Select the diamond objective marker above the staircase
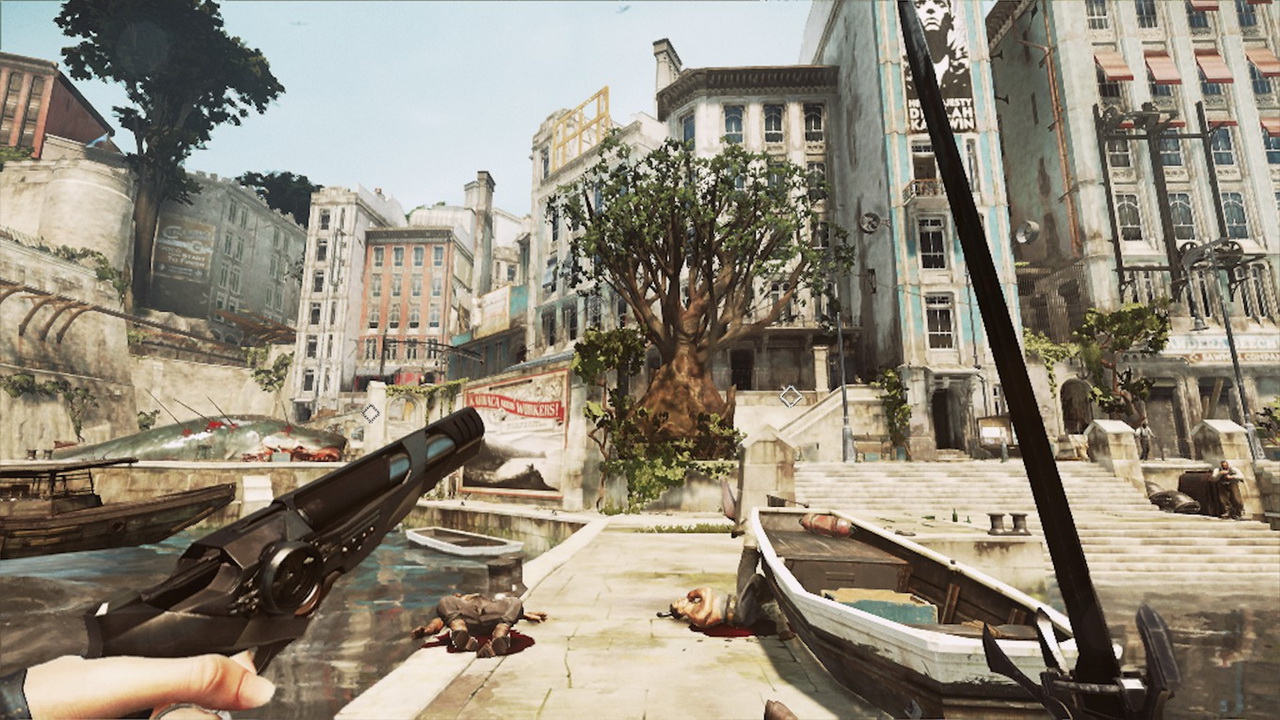 (x=790, y=396)
